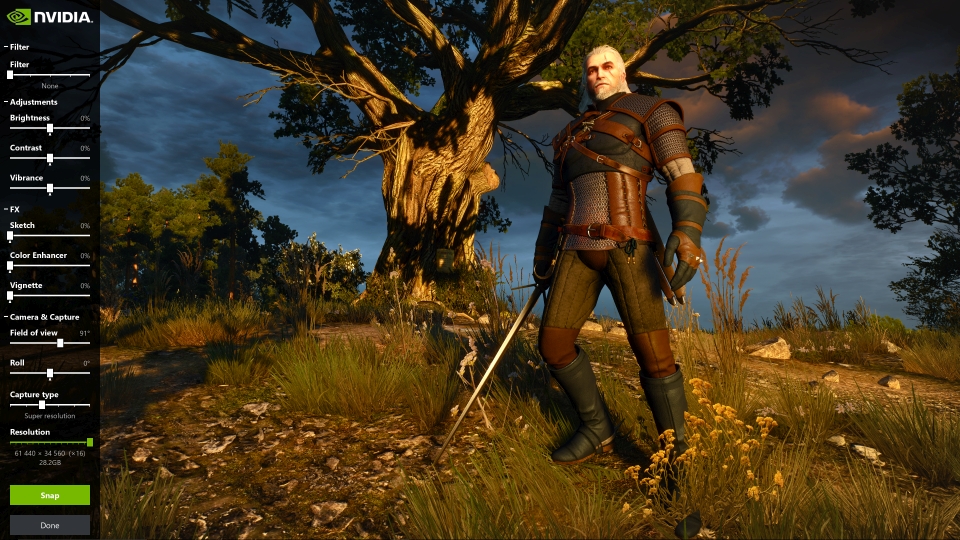Click the Filter slider handle
The image size is (960, 540).
coord(10,75)
